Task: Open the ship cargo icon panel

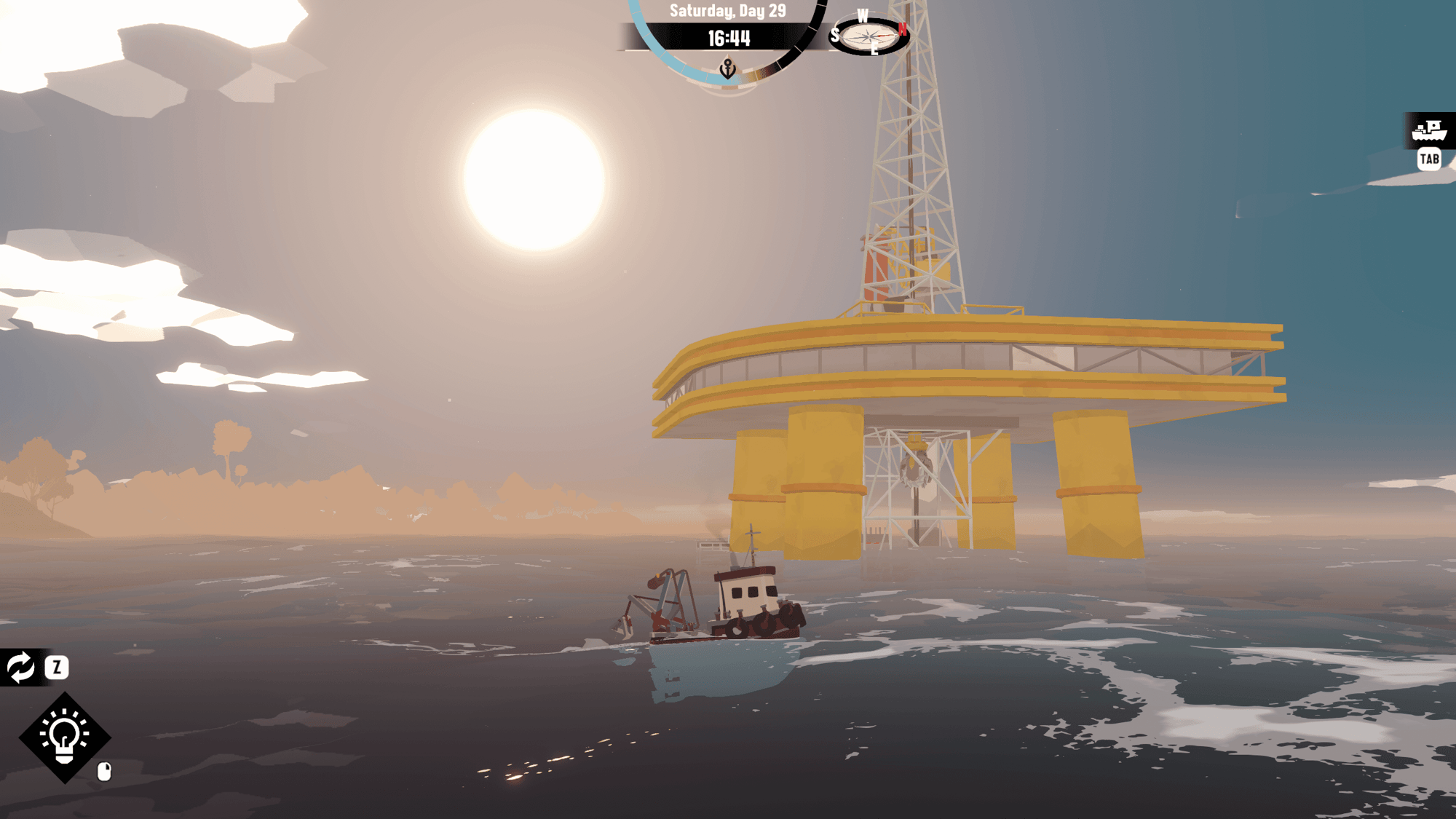Action: tap(1428, 131)
